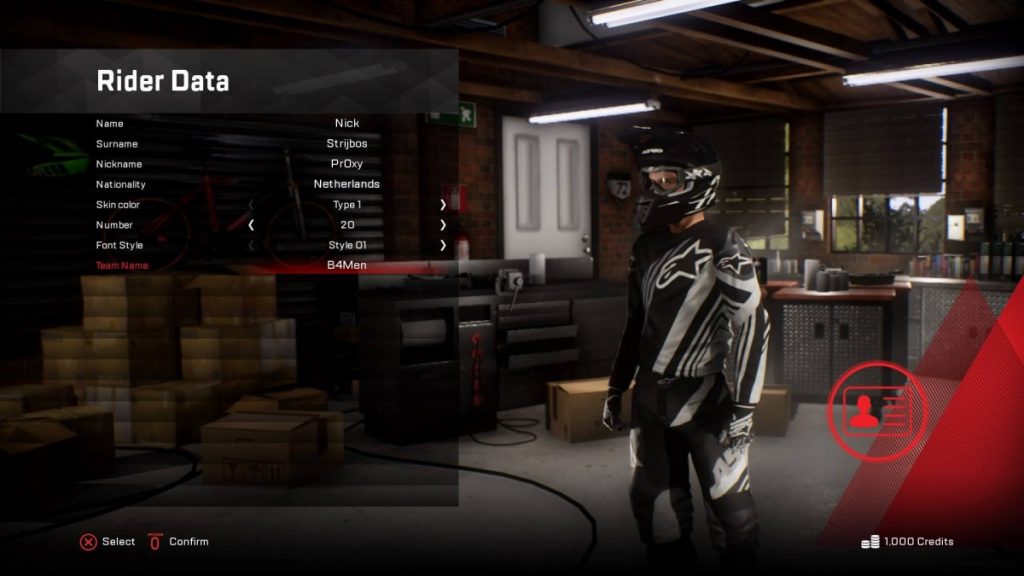Click the left arrow for Skin color
The image size is (1024, 576).
click(x=251, y=205)
